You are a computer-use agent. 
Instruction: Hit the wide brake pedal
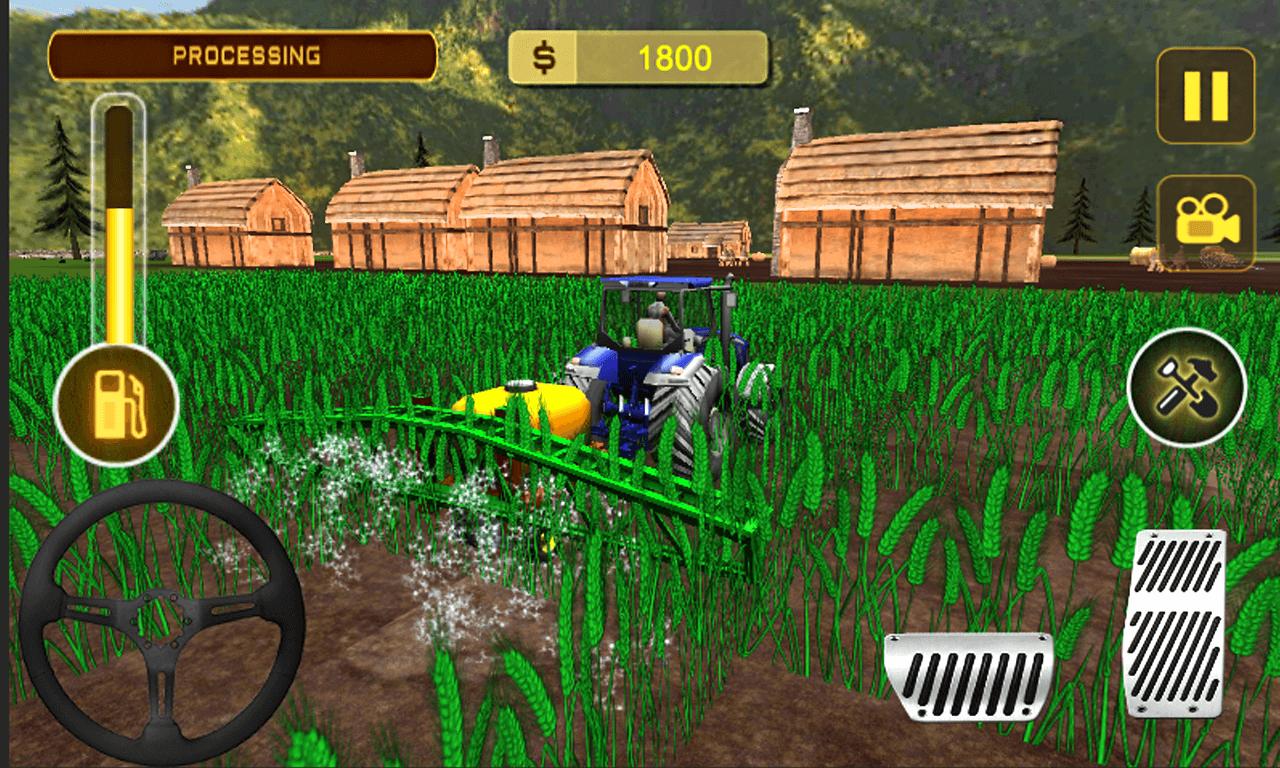pyautogui.click(x=968, y=675)
